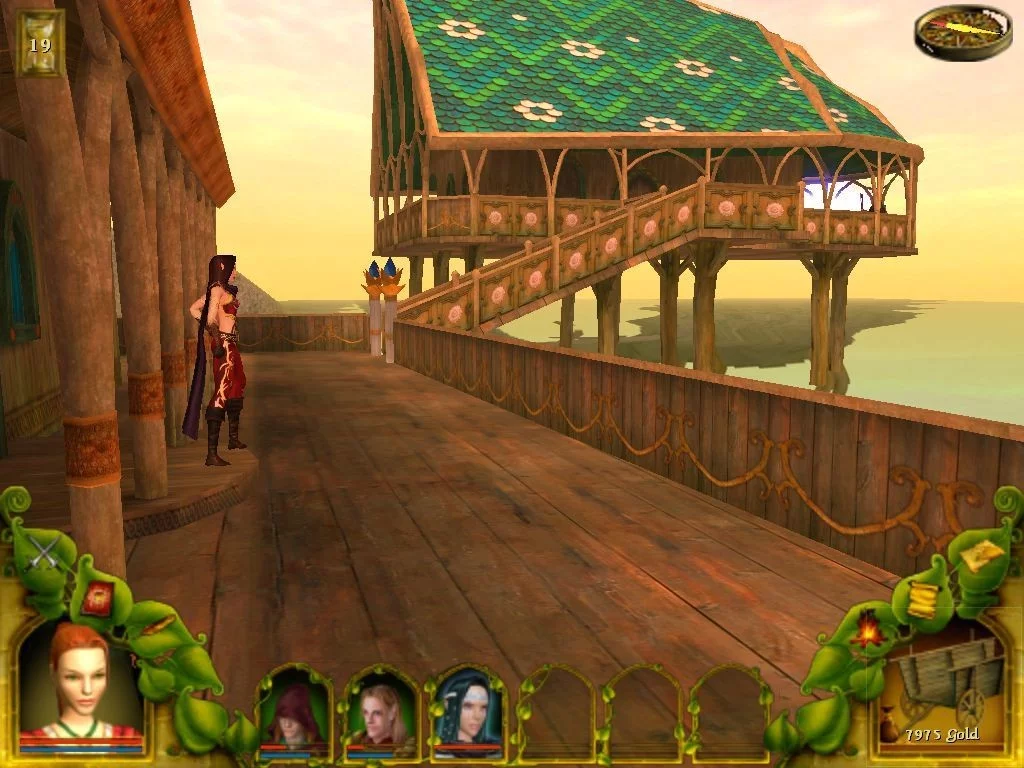Pick the dark-haired party member portrait

point(467,712)
